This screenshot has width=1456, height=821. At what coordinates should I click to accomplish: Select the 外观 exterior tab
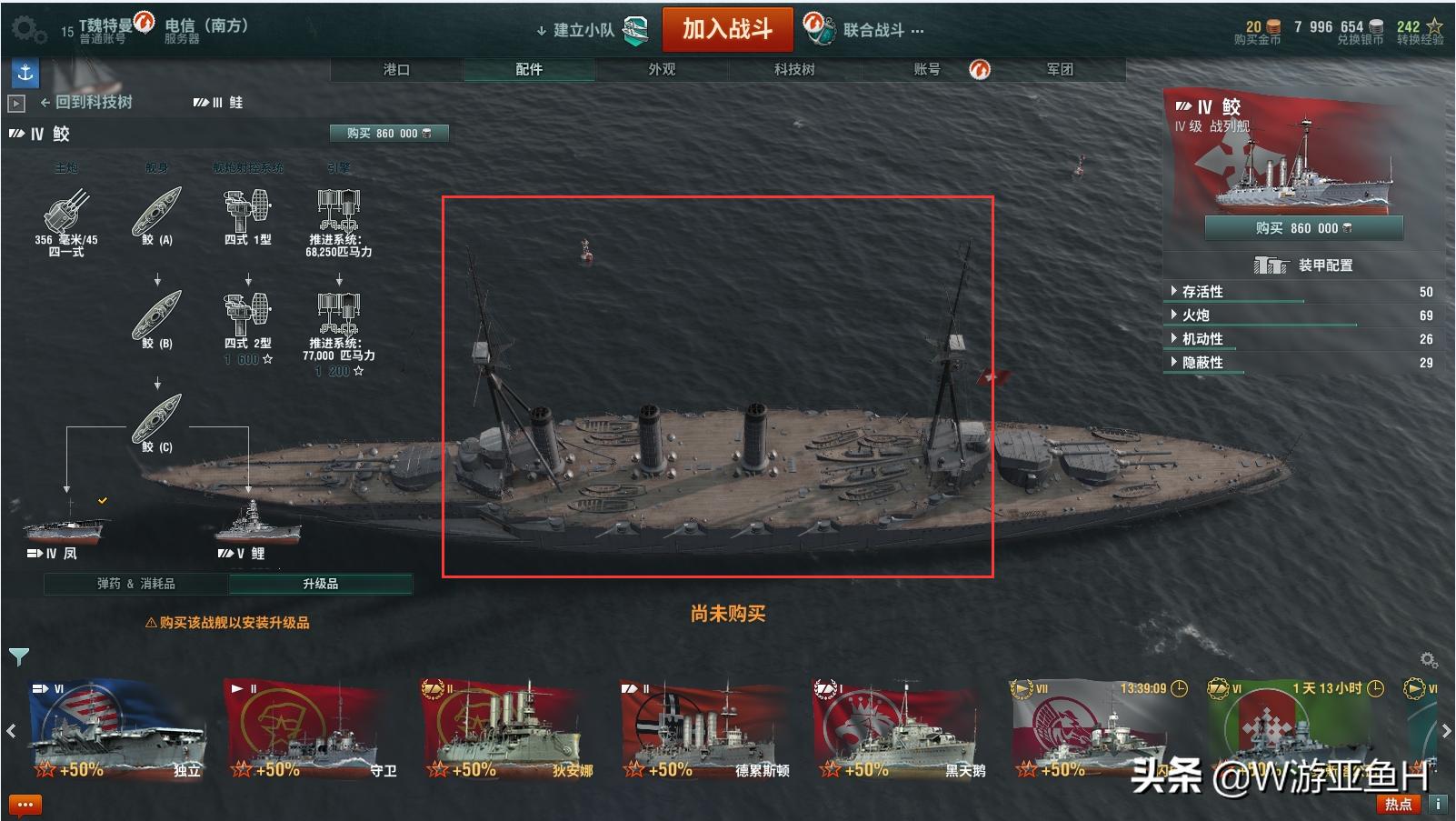pos(662,69)
